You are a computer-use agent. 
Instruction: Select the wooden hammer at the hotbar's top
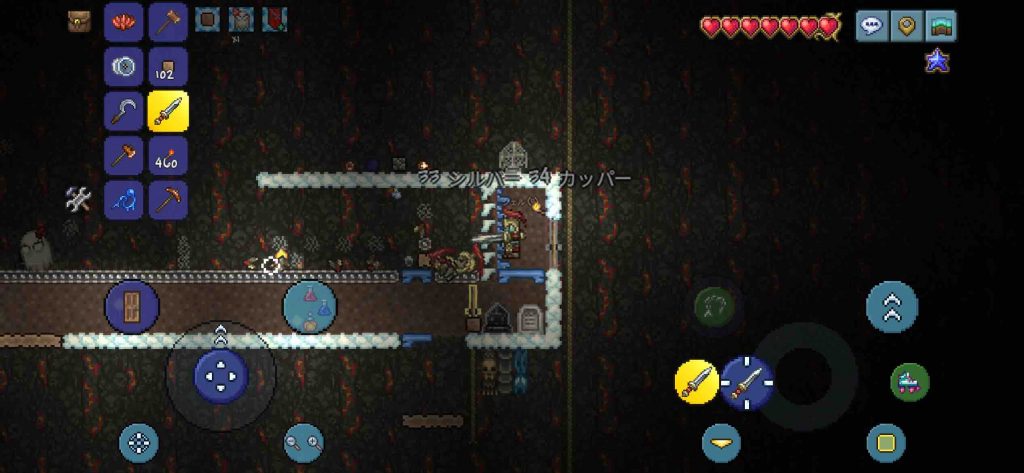168,22
